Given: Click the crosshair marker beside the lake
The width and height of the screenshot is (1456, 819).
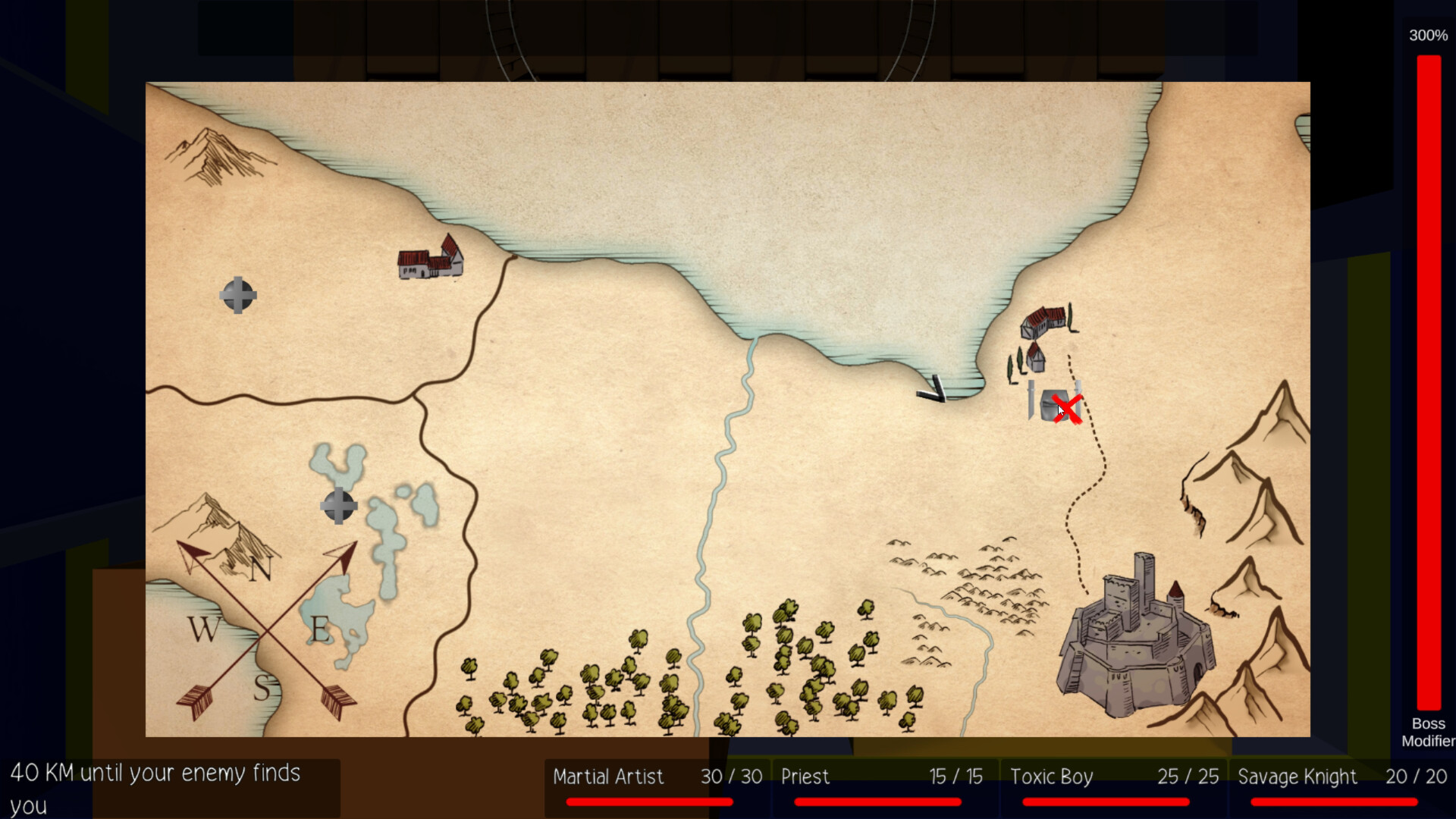Looking at the screenshot, I should 338,504.
